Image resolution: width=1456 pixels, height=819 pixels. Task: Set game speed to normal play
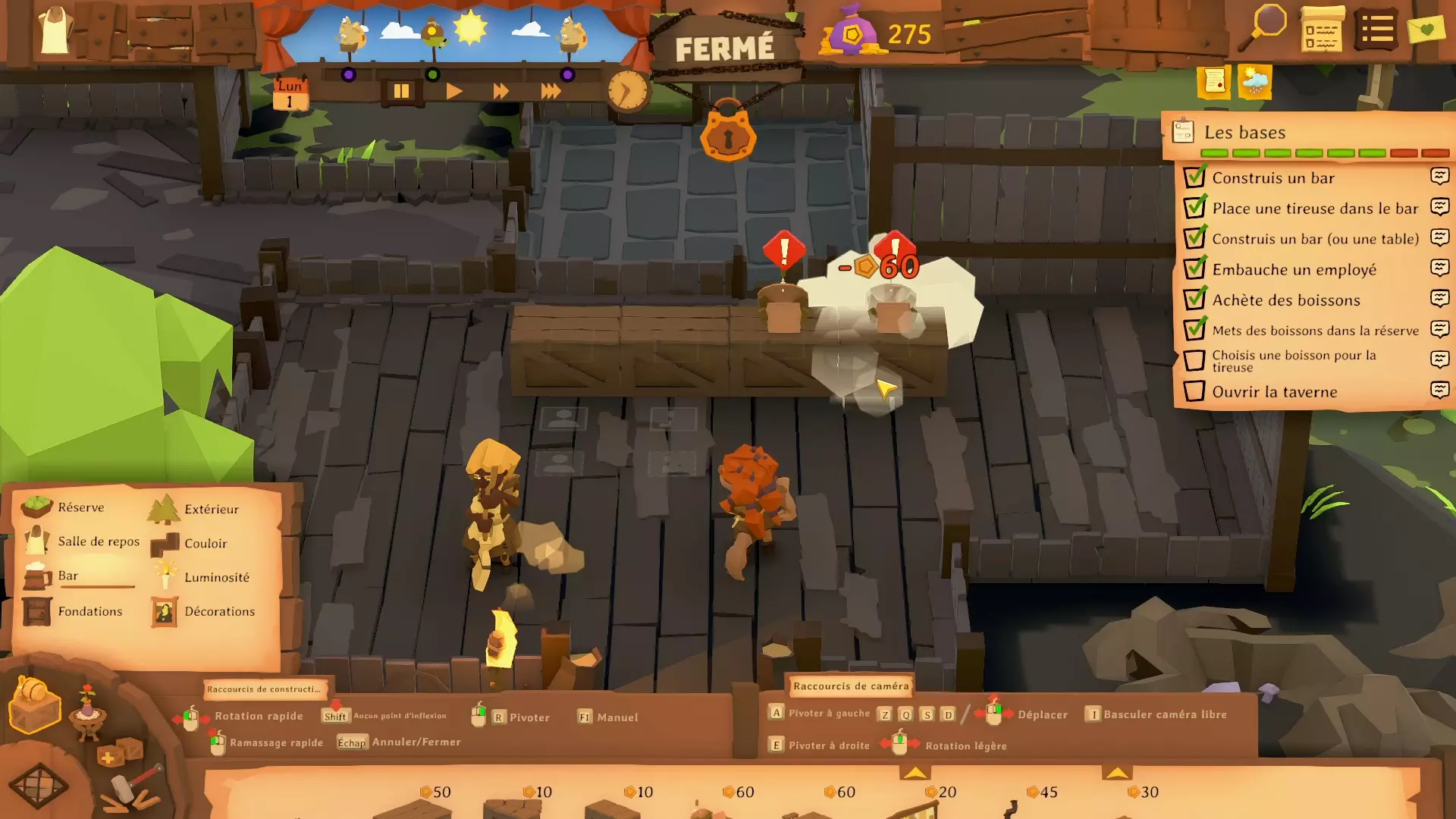click(x=453, y=92)
